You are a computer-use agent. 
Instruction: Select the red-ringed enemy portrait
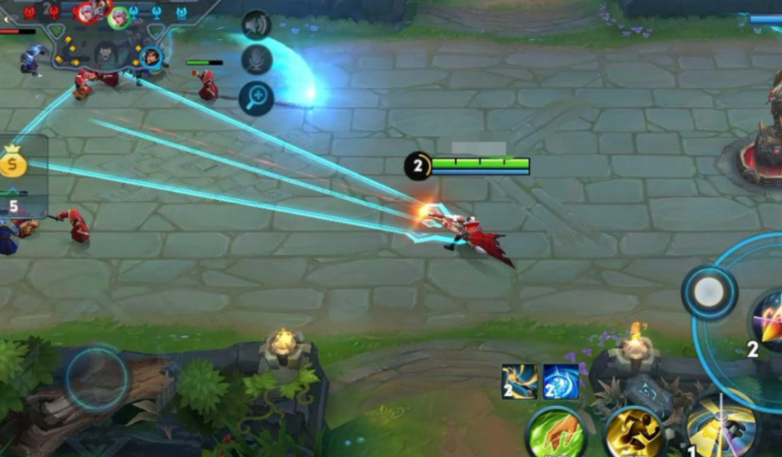(87, 12)
